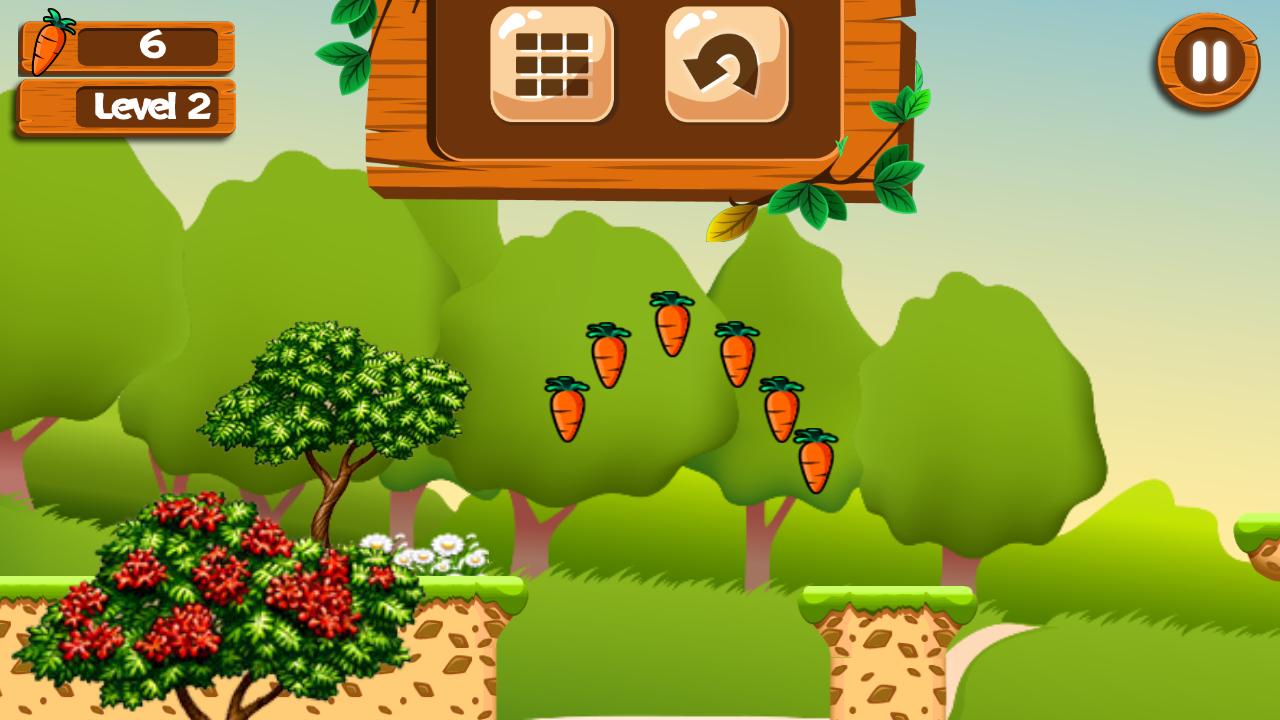The image size is (1280, 720).
Task: Click the red flowering bush
Action: (220, 595)
